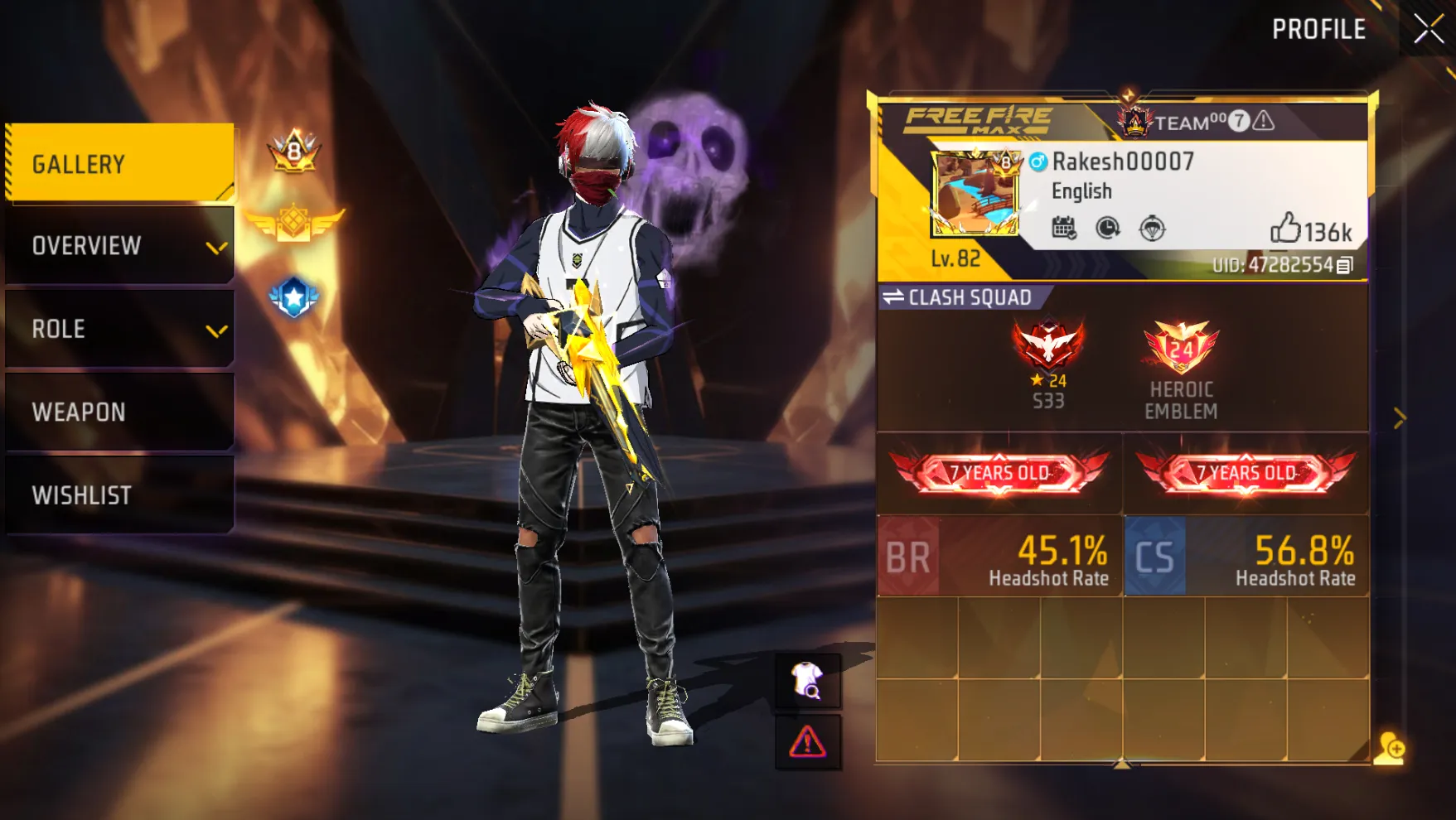Click the team warning alert icon

tap(1264, 122)
